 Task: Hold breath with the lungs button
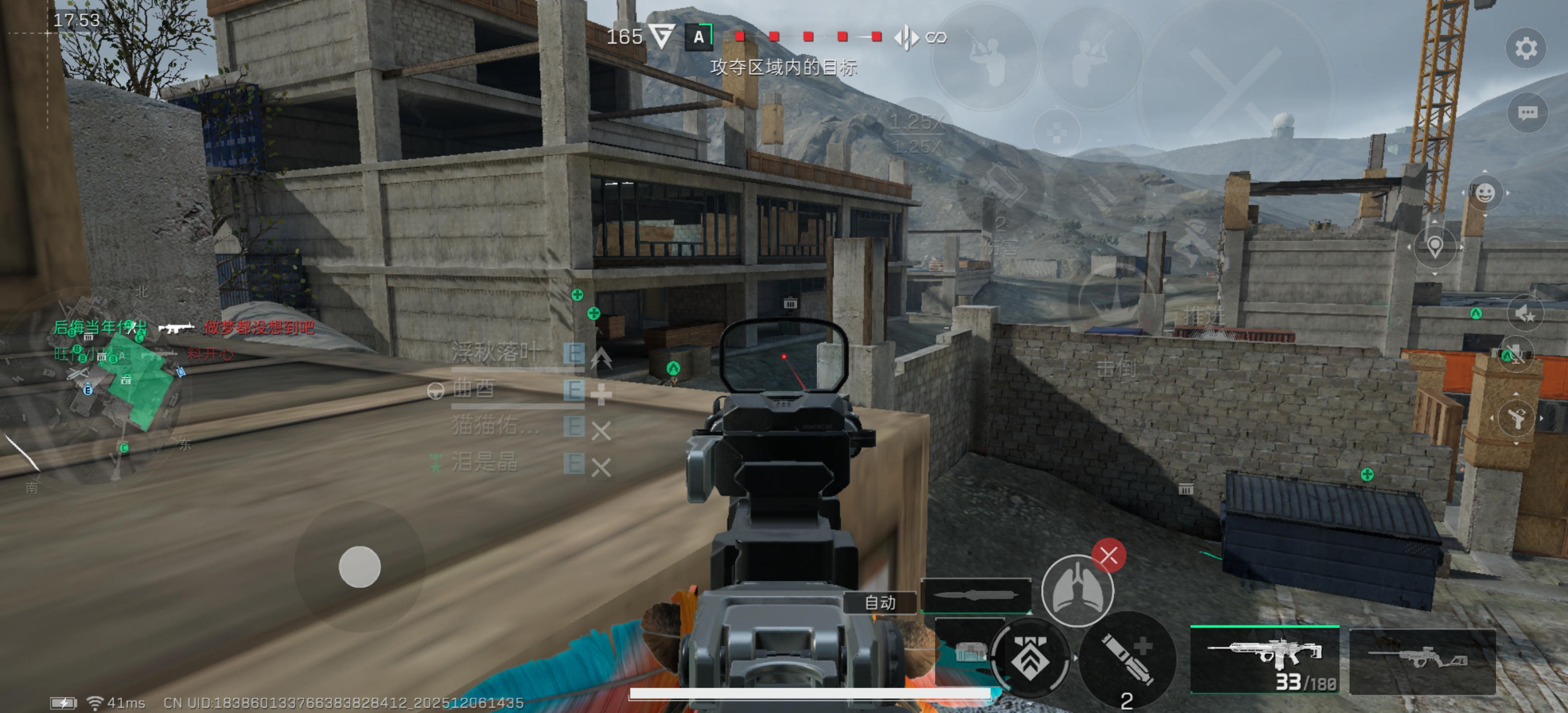1077,590
